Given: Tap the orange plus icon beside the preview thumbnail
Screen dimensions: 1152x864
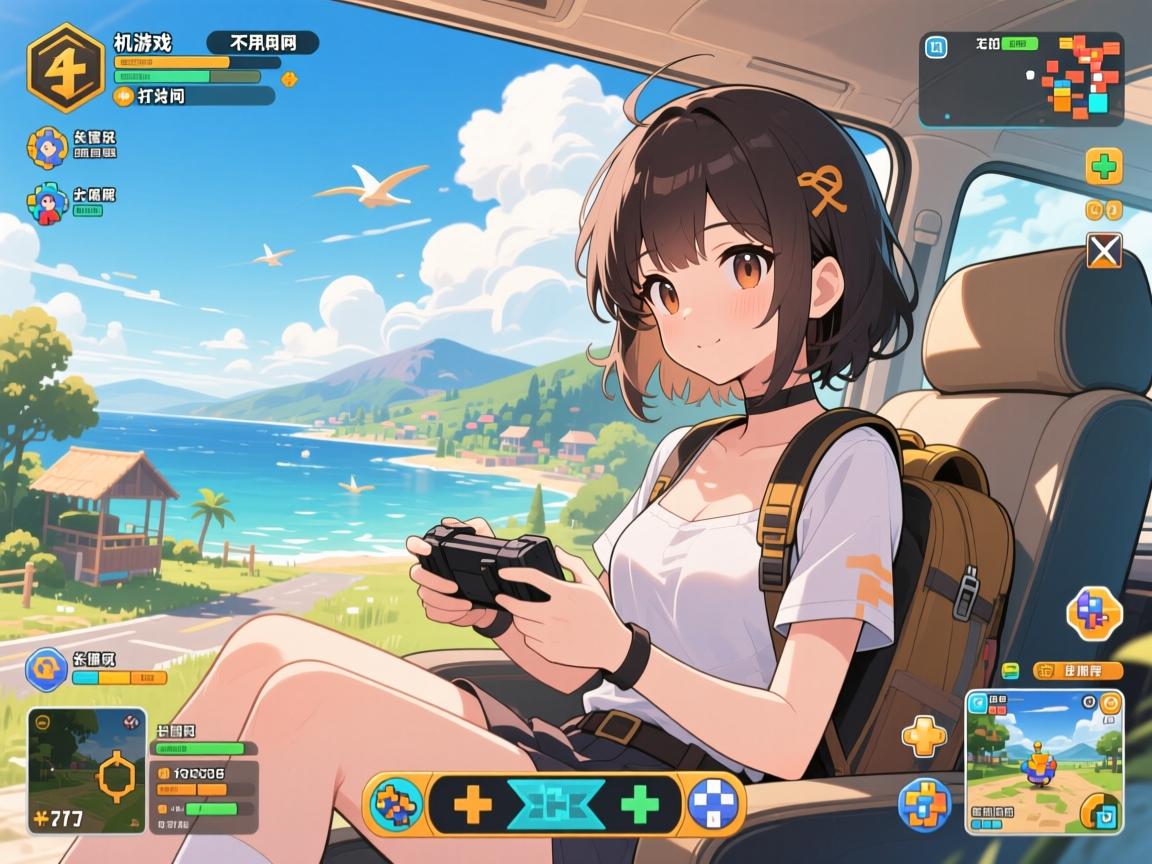Looking at the screenshot, I should pyautogui.click(x=922, y=737).
